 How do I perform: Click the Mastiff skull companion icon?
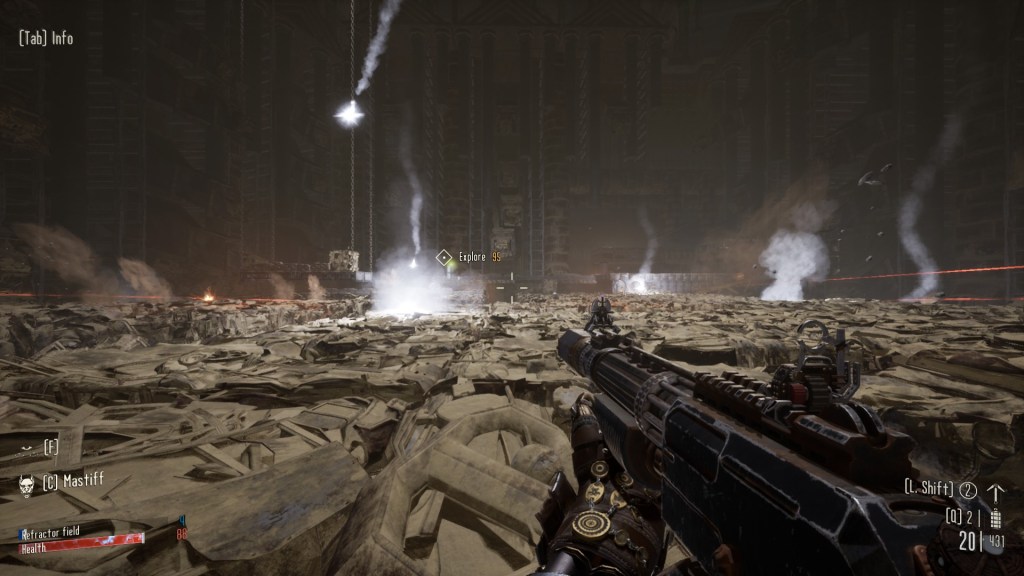coord(26,484)
